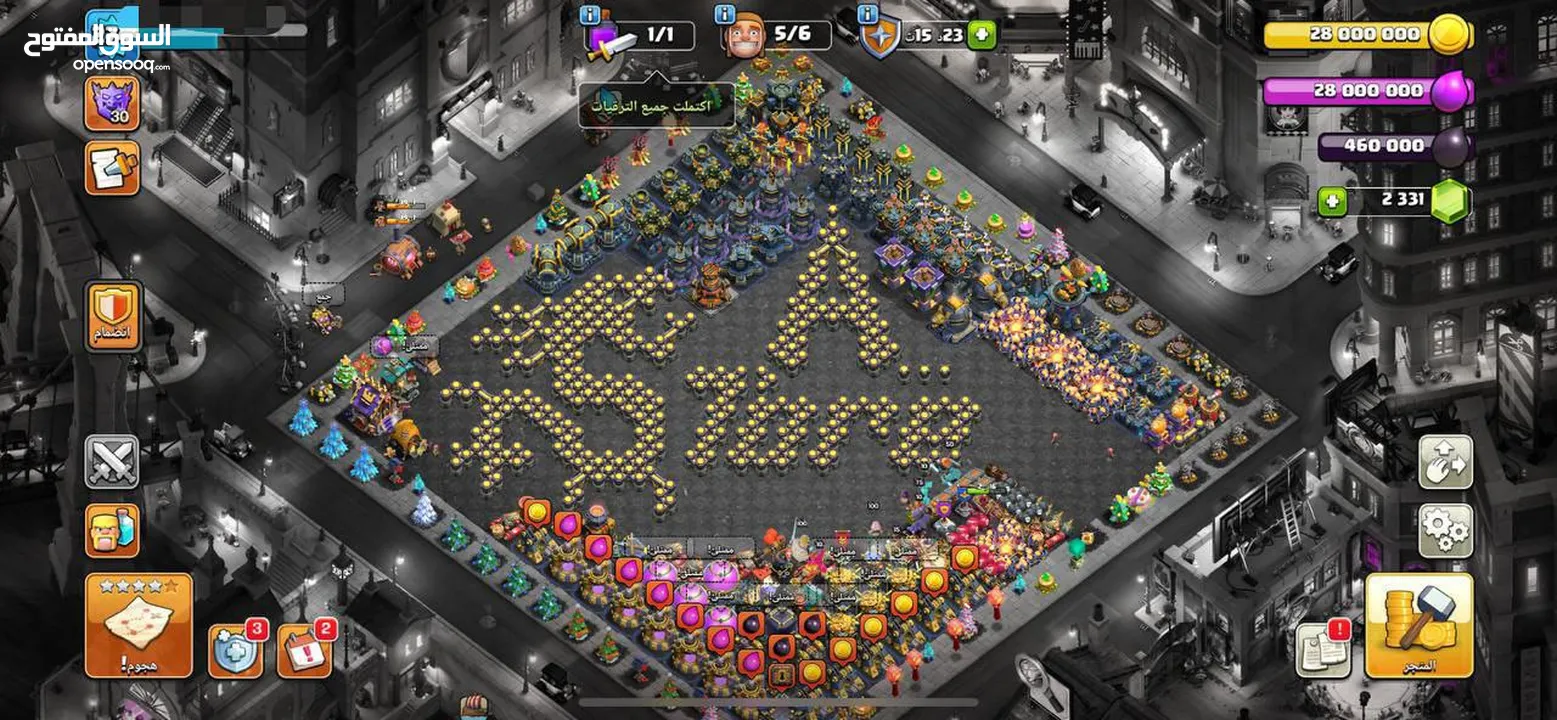Screen dimensions: 1557x720
Task: Open the crossed swords battle log
Action: click(x=112, y=461)
